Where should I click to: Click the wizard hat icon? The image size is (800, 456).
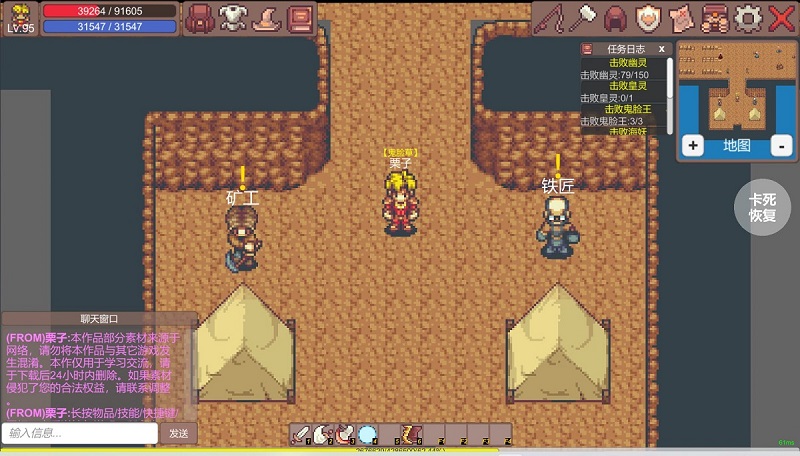[x=267, y=17]
